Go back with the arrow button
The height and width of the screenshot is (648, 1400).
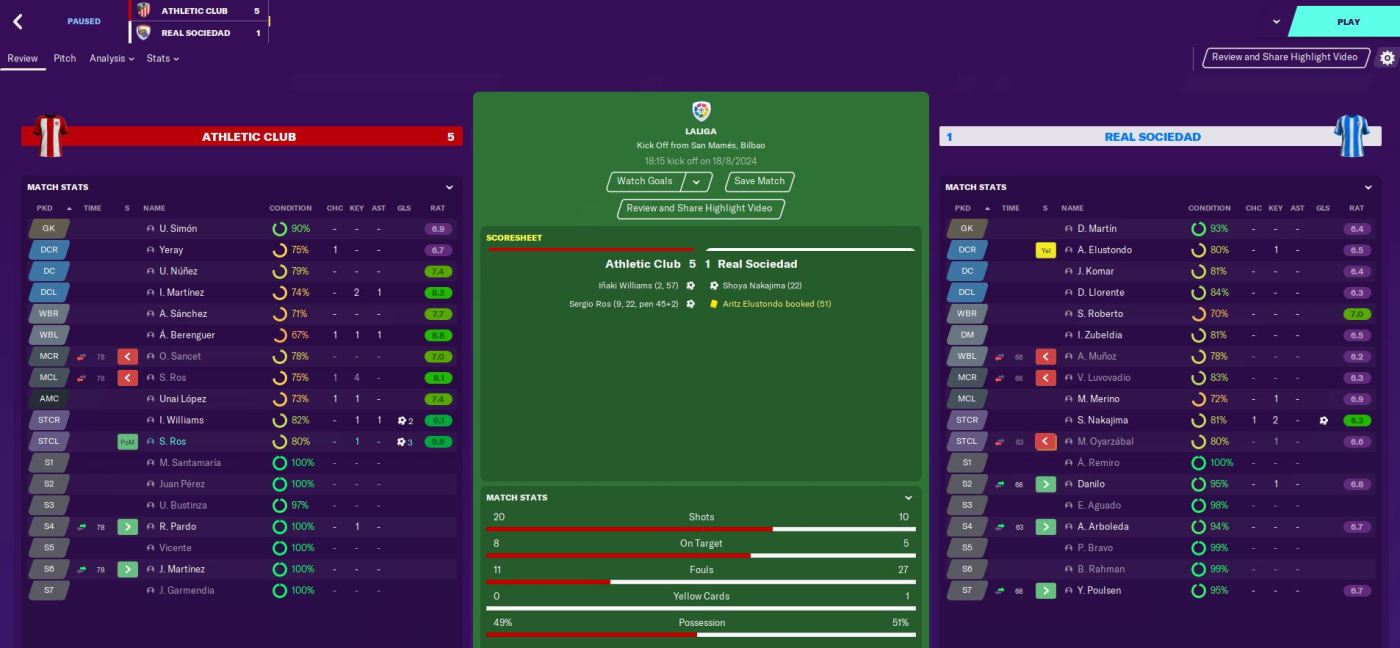point(18,21)
